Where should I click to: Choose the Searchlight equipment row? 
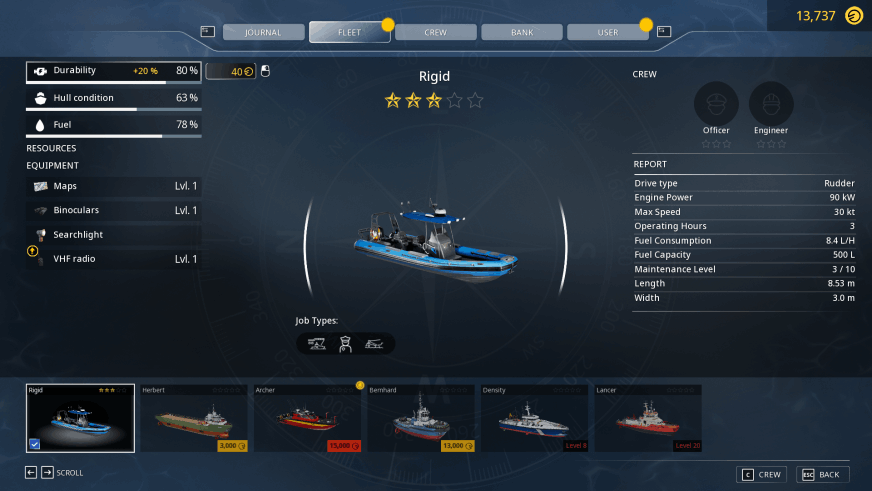114,234
